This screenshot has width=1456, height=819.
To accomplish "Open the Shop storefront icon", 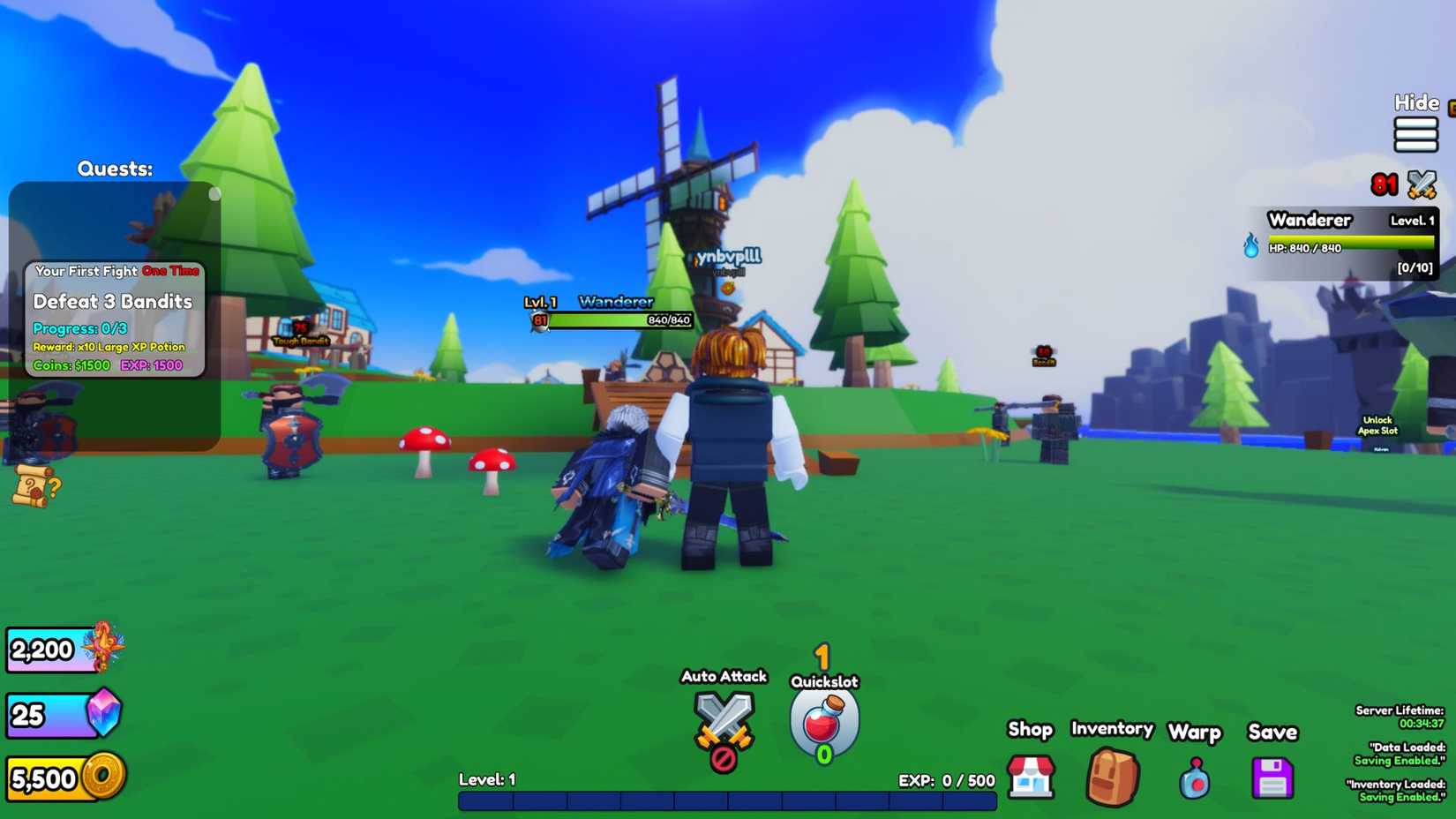I will click(x=1031, y=777).
